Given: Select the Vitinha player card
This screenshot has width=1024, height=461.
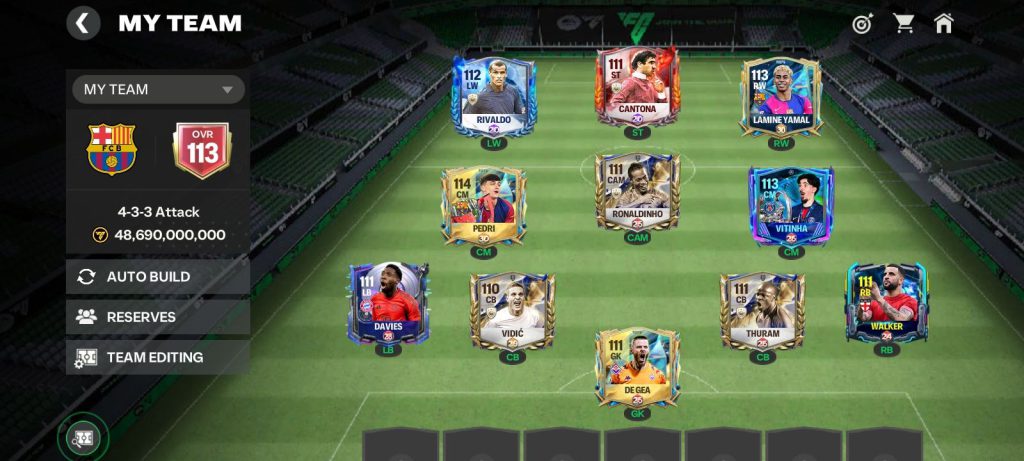Looking at the screenshot, I should (x=791, y=205).
